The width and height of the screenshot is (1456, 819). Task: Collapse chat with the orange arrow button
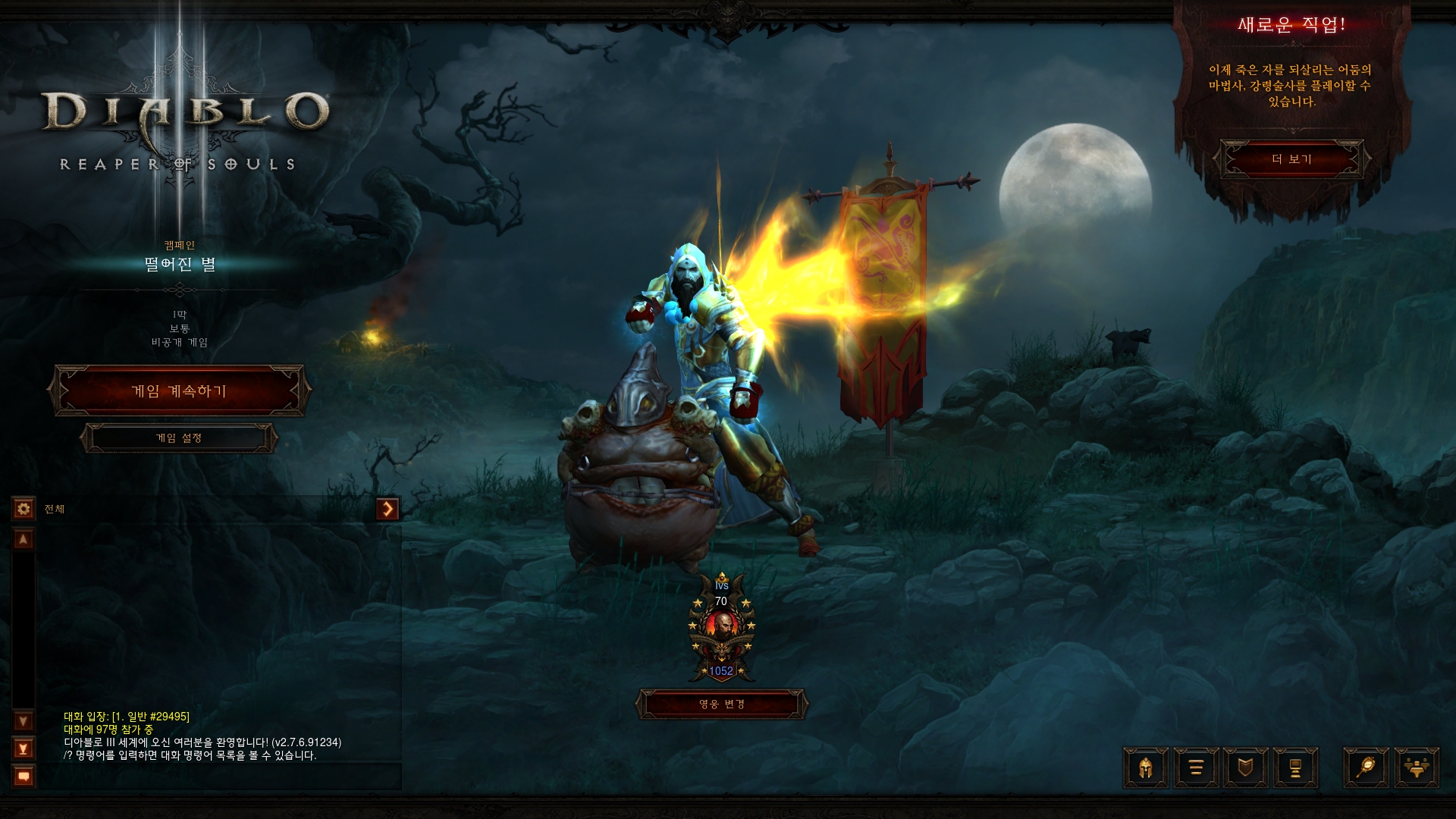tap(388, 509)
